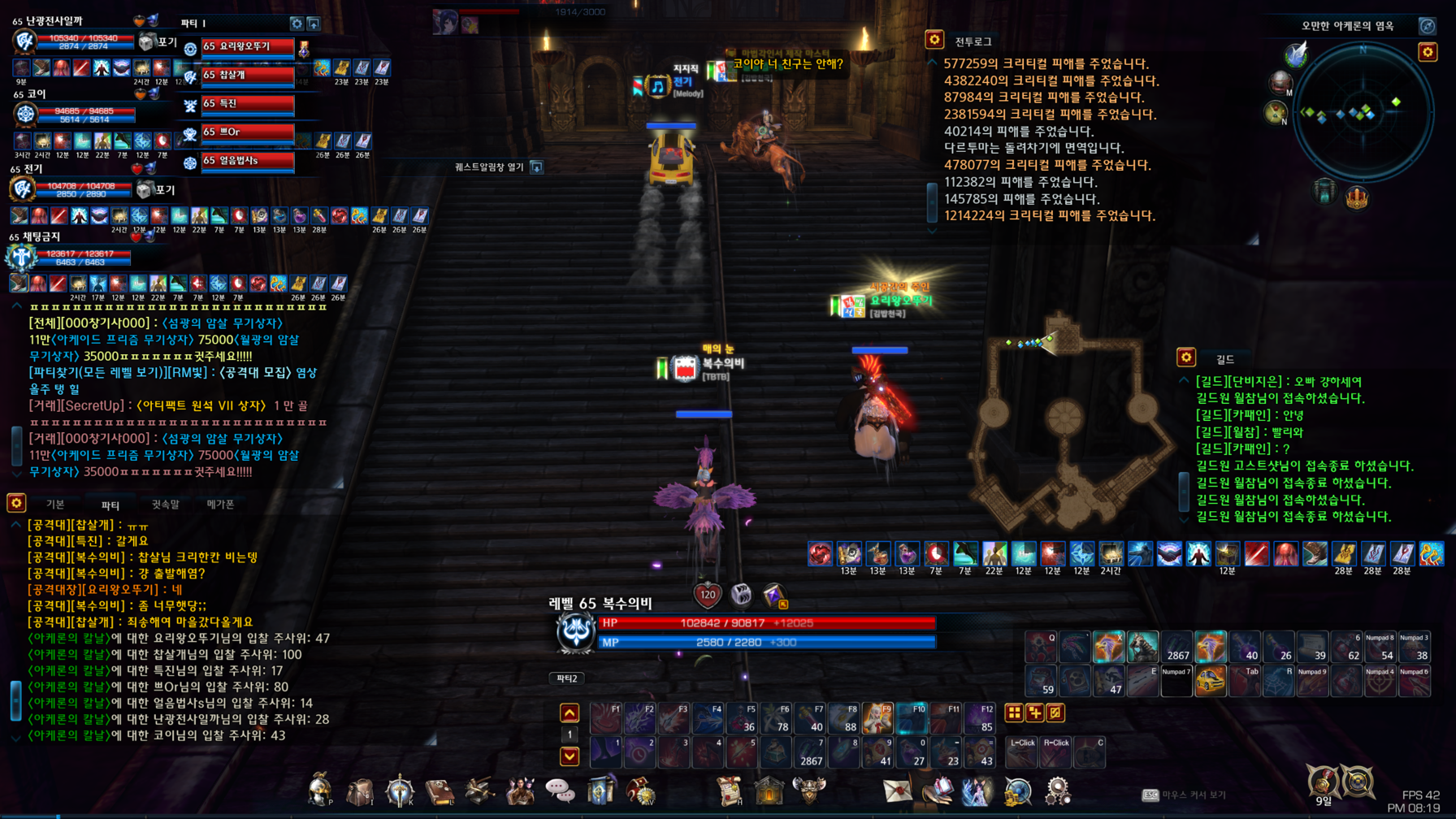Select the 메가폰 chat tab
The image size is (1456, 819).
point(220,505)
